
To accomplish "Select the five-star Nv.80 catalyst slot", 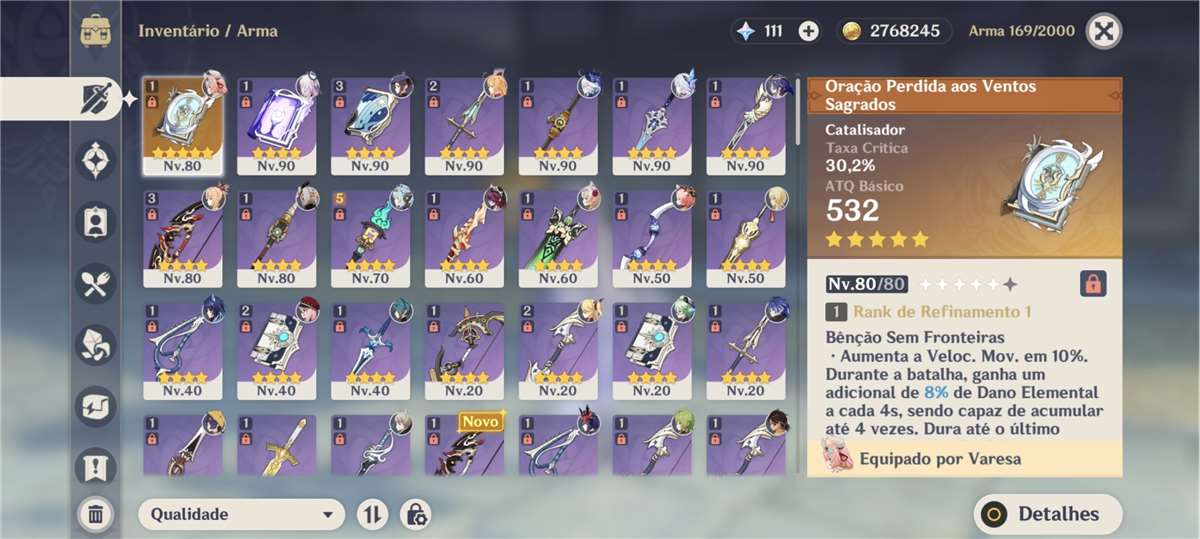I will tap(183, 126).
